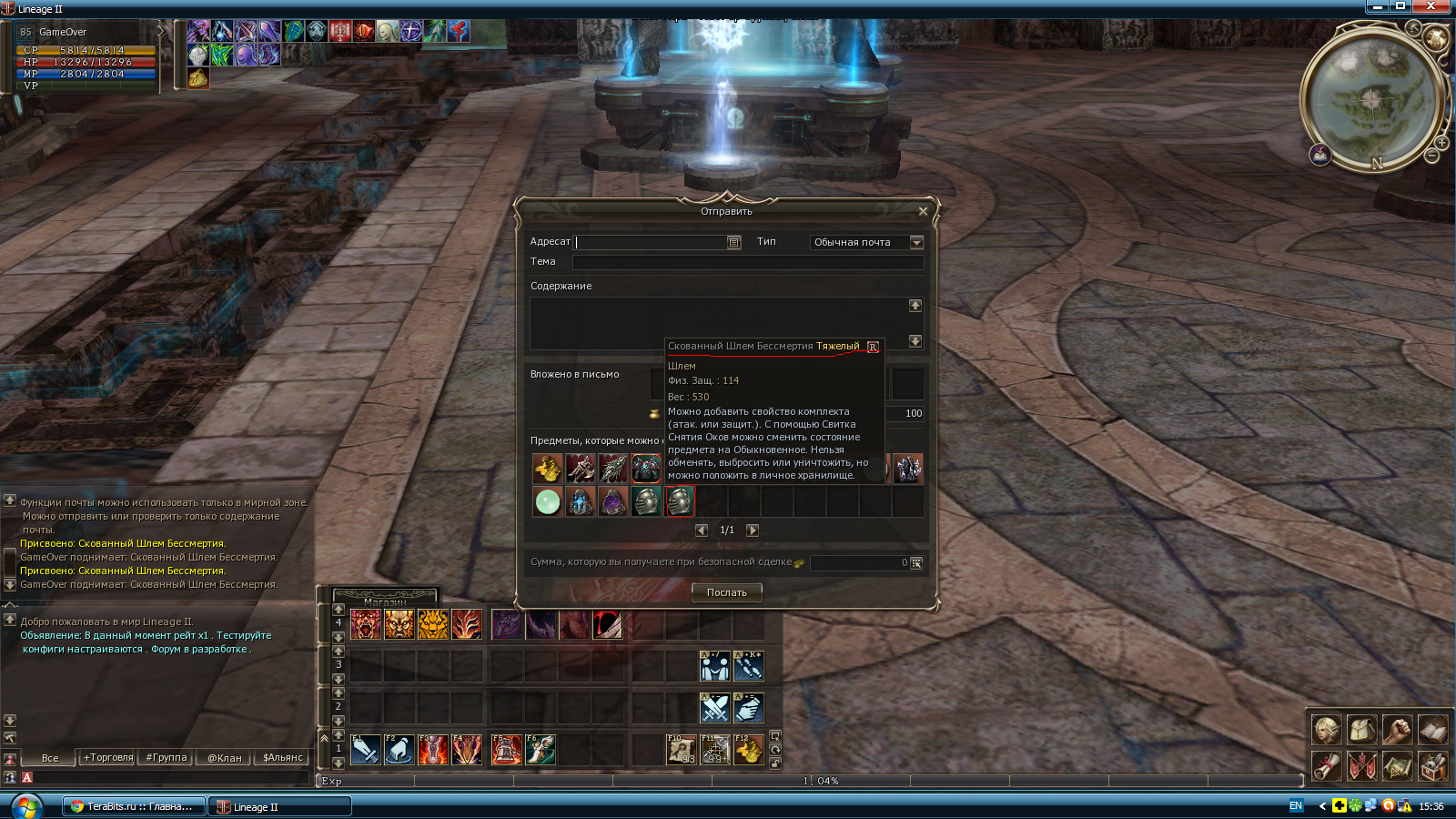Open the recipient contact list button

(733, 242)
